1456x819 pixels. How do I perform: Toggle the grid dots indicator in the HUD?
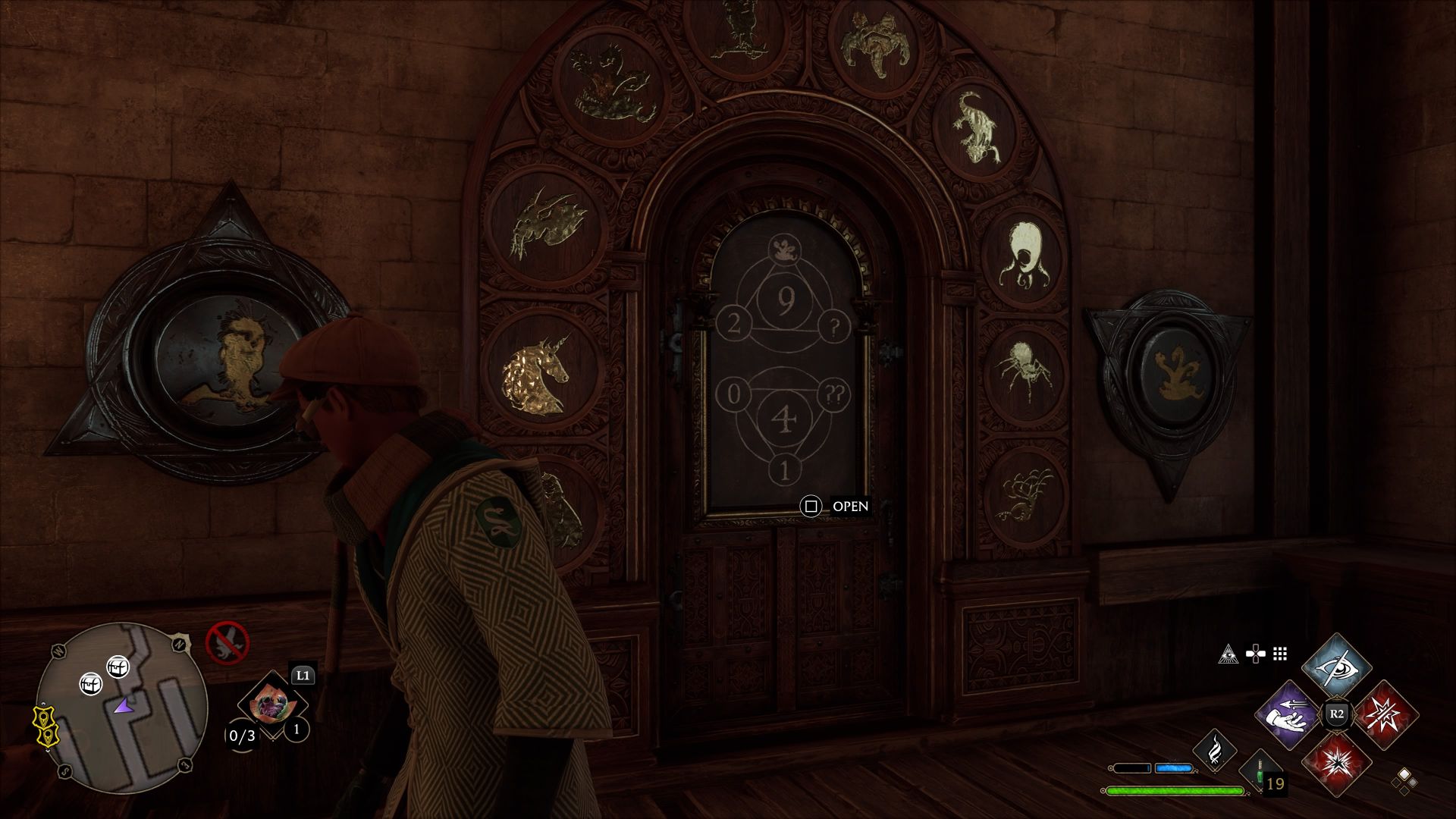pyautogui.click(x=1279, y=653)
